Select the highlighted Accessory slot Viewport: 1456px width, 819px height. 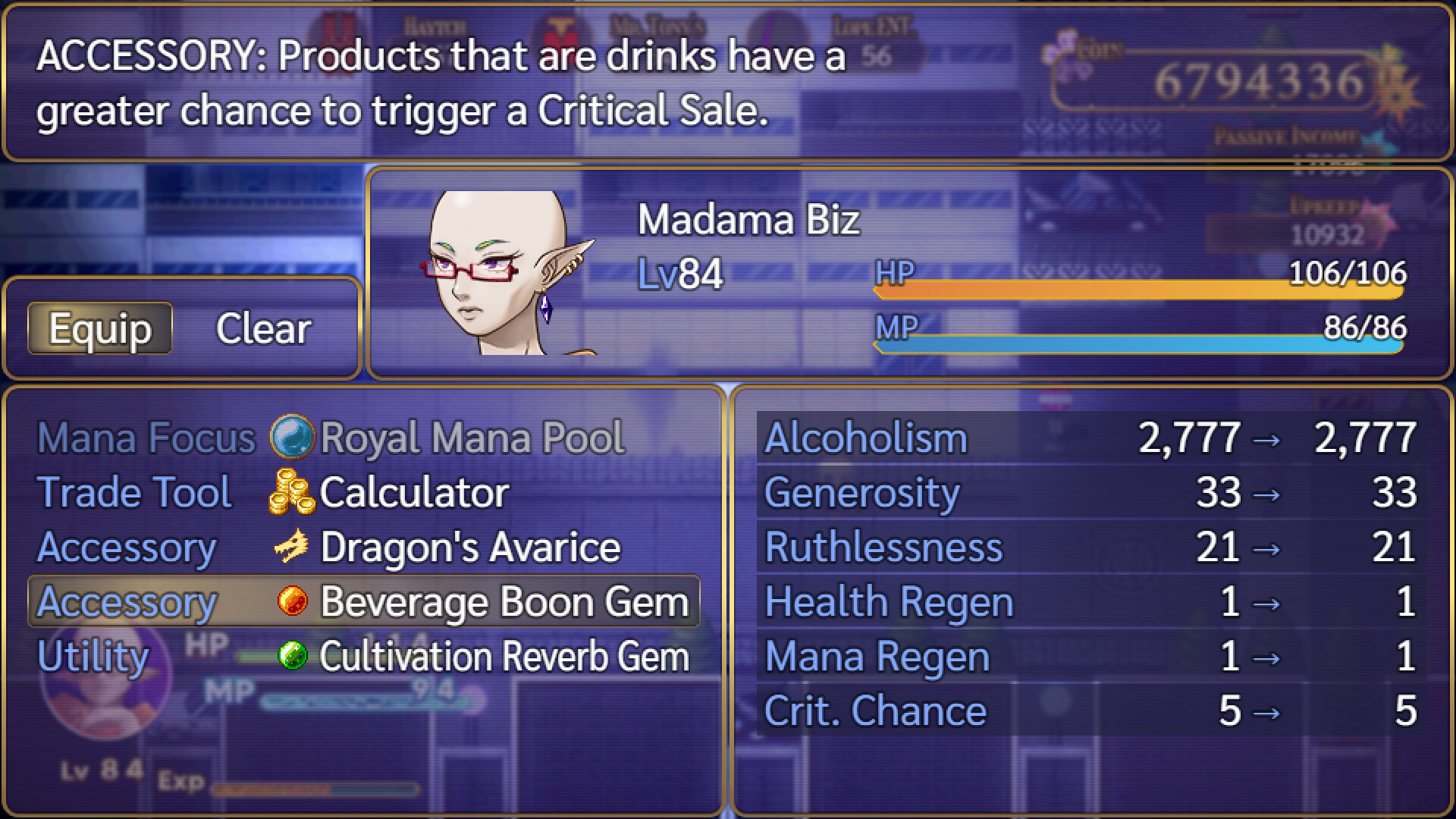[126, 601]
